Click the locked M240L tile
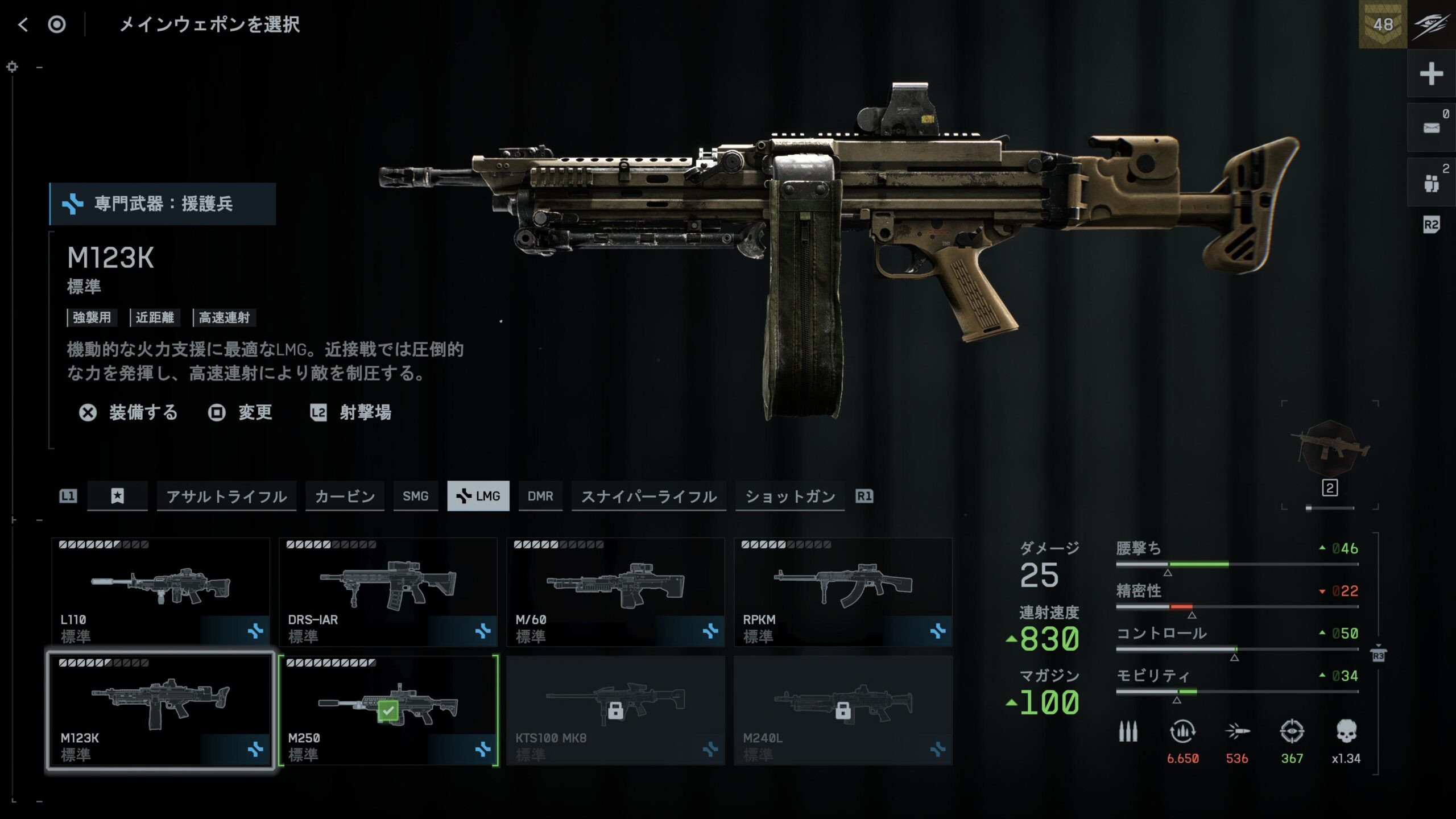 point(843,711)
